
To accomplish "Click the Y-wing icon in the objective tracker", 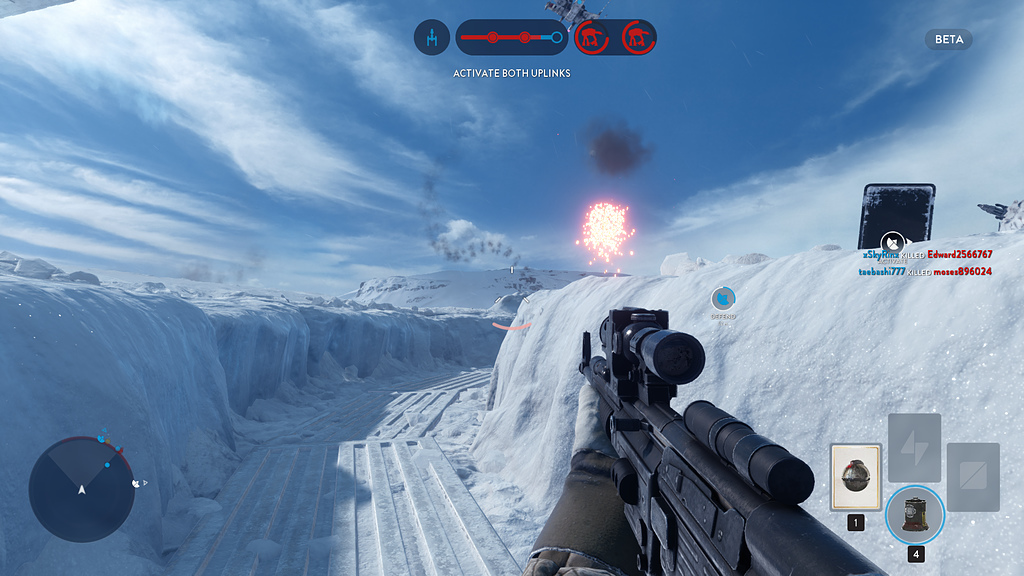I will 432,38.
